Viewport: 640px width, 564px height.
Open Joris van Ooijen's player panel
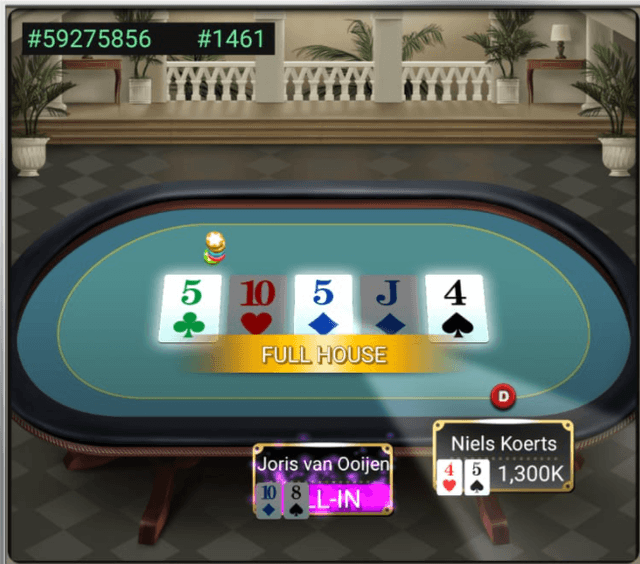pos(322,481)
